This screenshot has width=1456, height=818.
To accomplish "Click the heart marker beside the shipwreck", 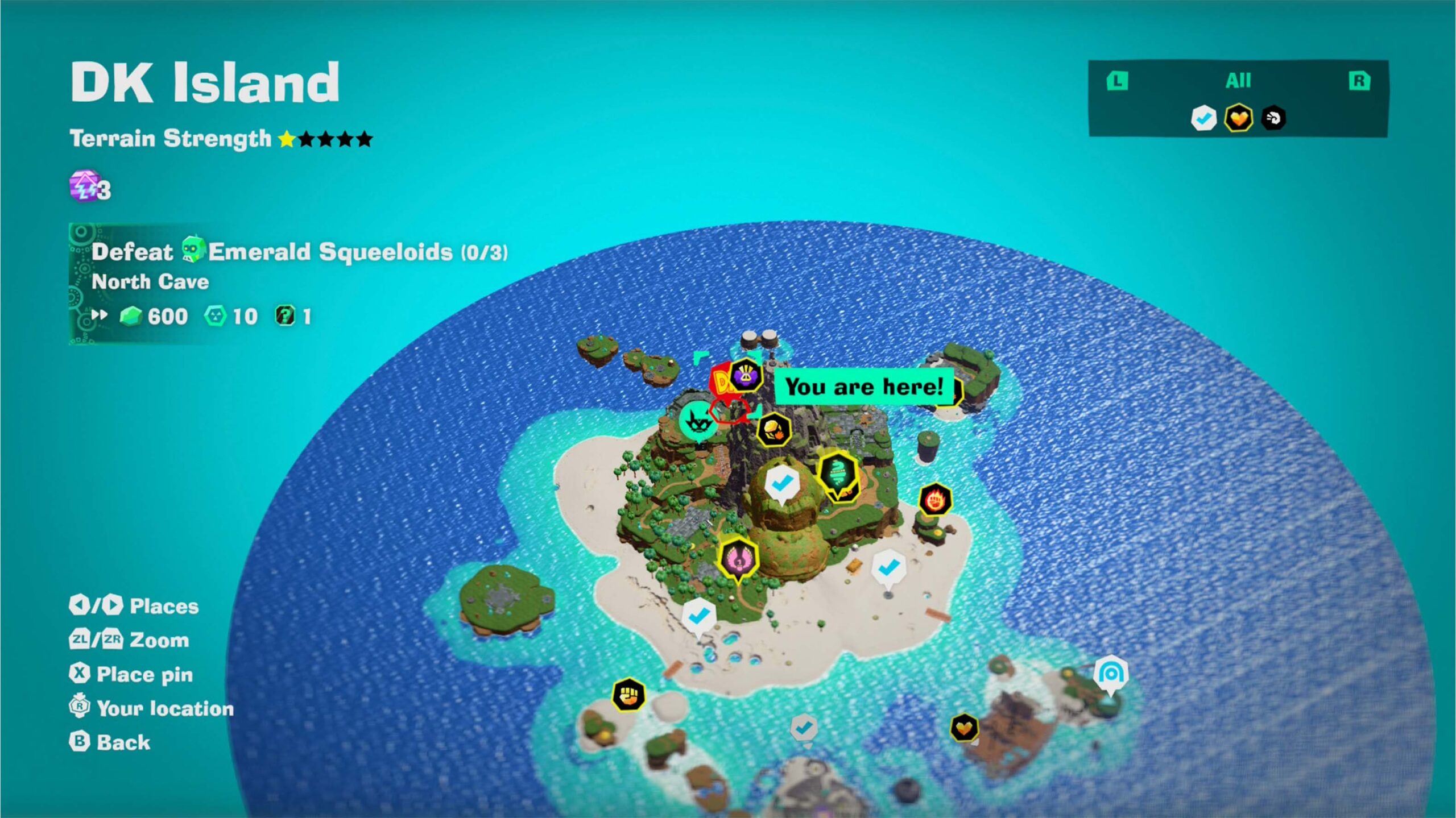I will coord(964,727).
